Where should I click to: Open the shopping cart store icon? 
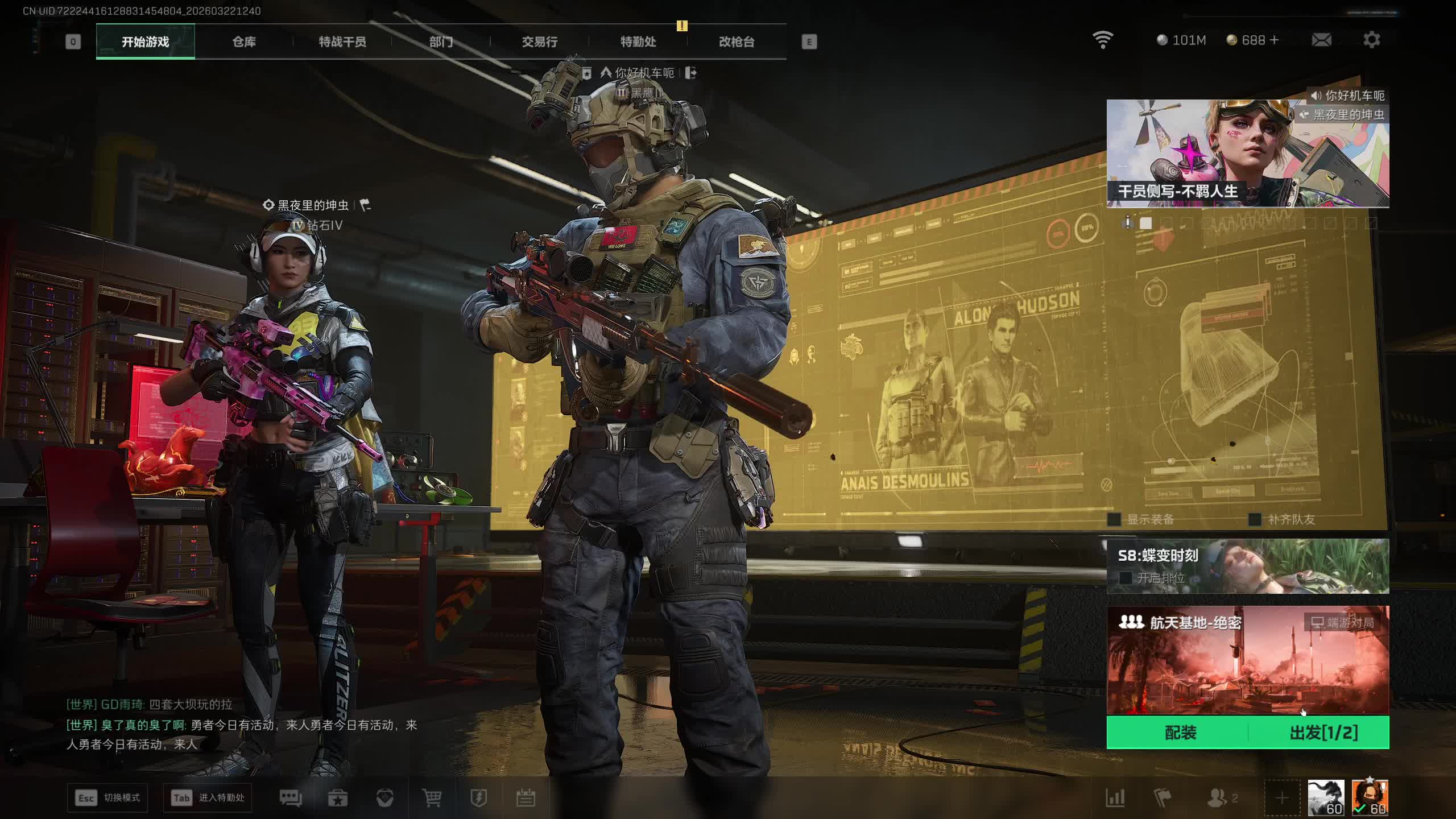(x=432, y=798)
